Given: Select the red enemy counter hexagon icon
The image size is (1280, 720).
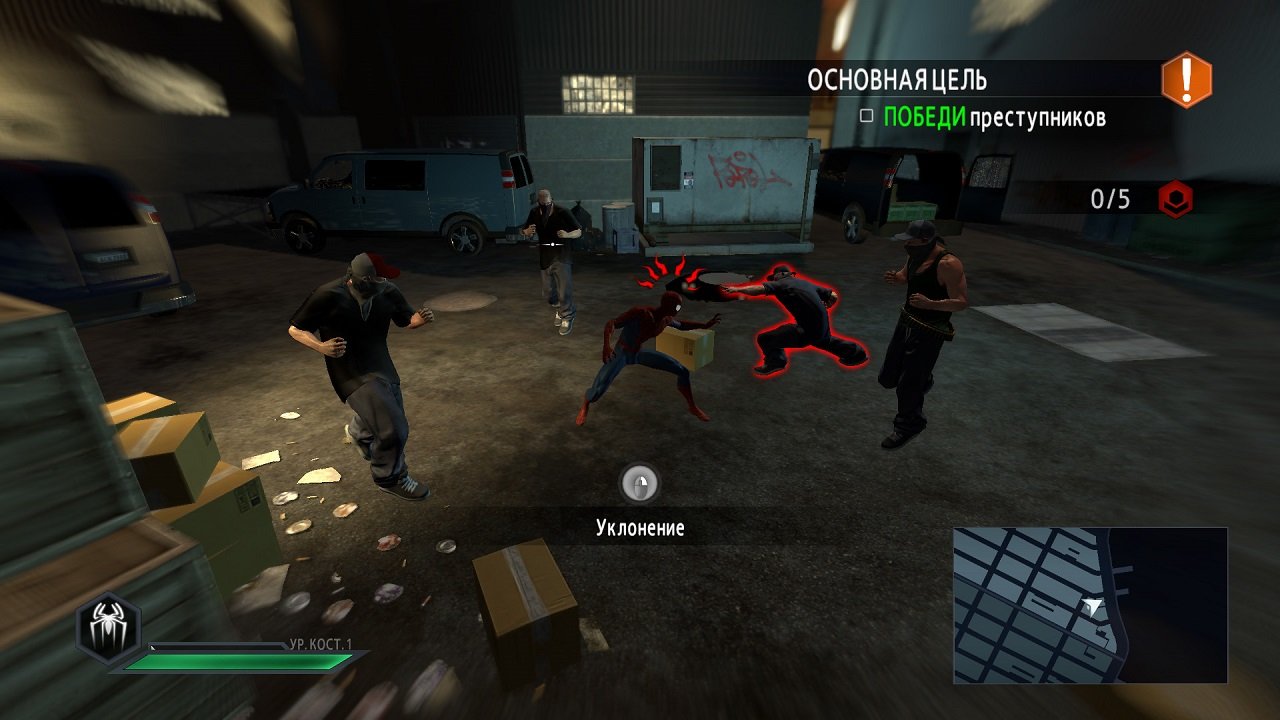Looking at the screenshot, I should click(1175, 199).
